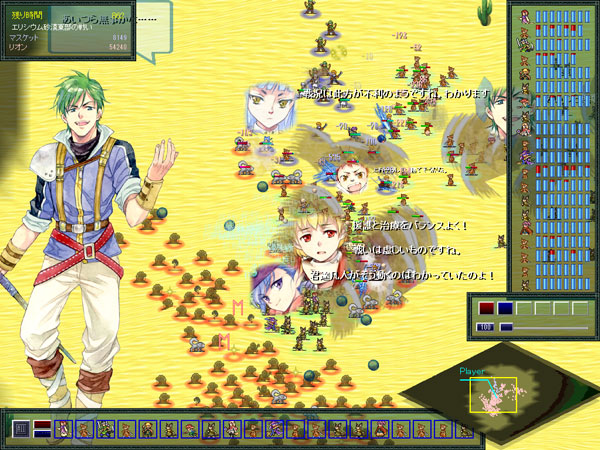This screenshot has width=600, height=450.
Task: Click the red-and-blue flag icon in bottom bar
Action: (x=42, y=429)
